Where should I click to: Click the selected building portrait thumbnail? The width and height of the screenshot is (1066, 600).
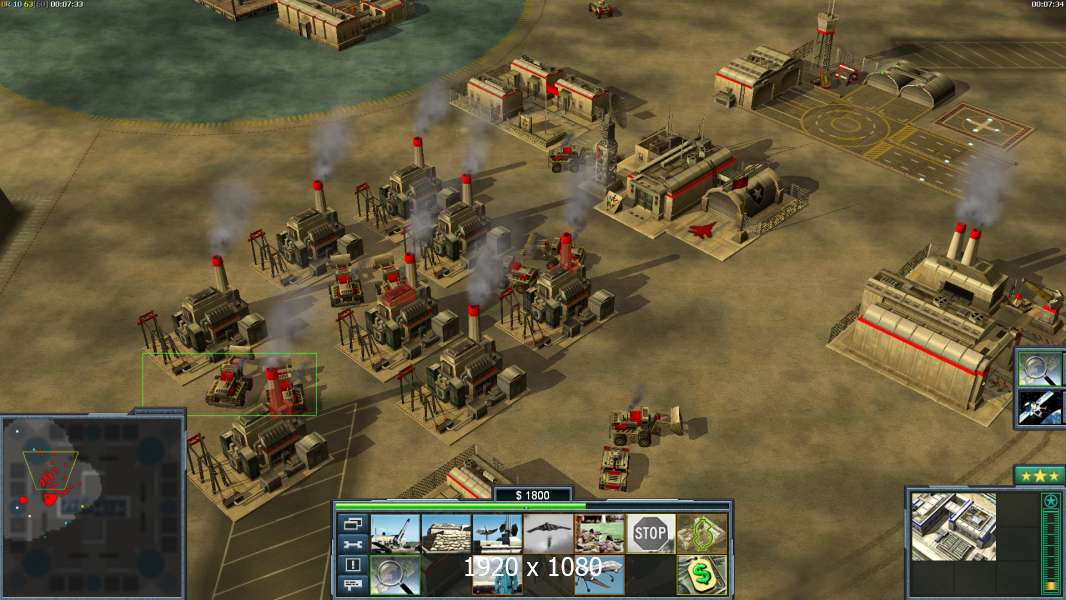953,526
